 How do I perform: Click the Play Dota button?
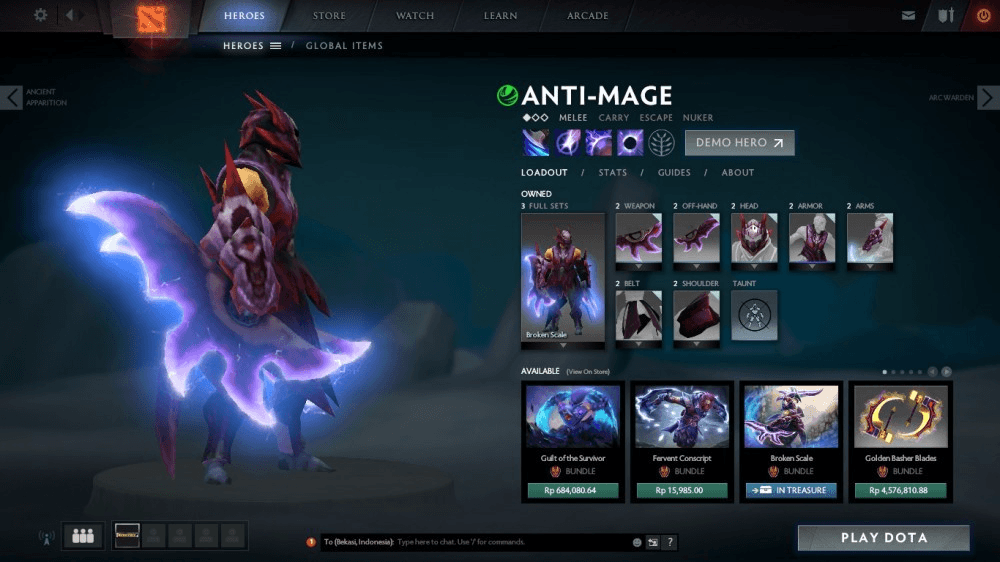point(883,538)
